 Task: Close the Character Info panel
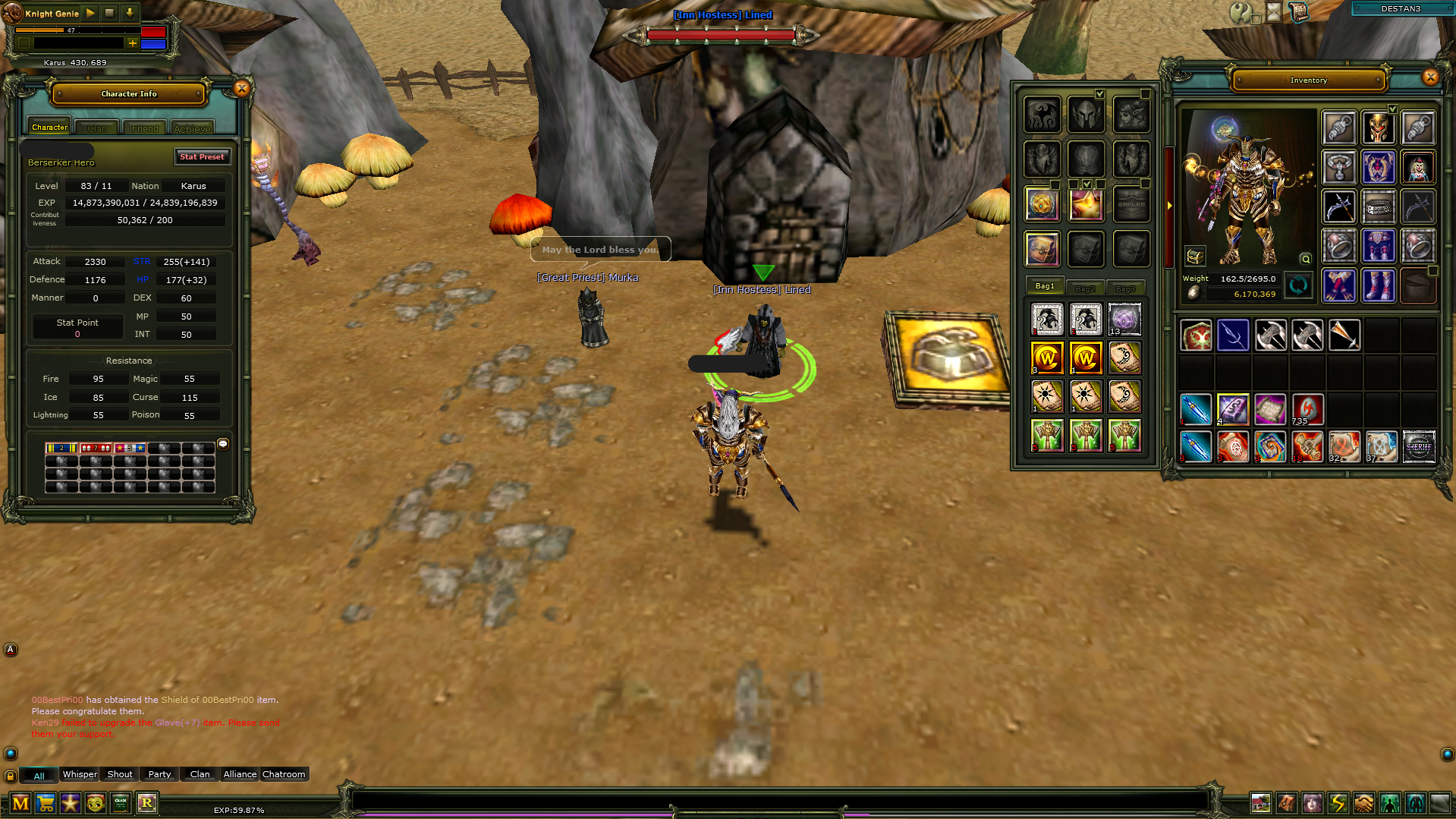pyautogui.click(x=241, y=89)
